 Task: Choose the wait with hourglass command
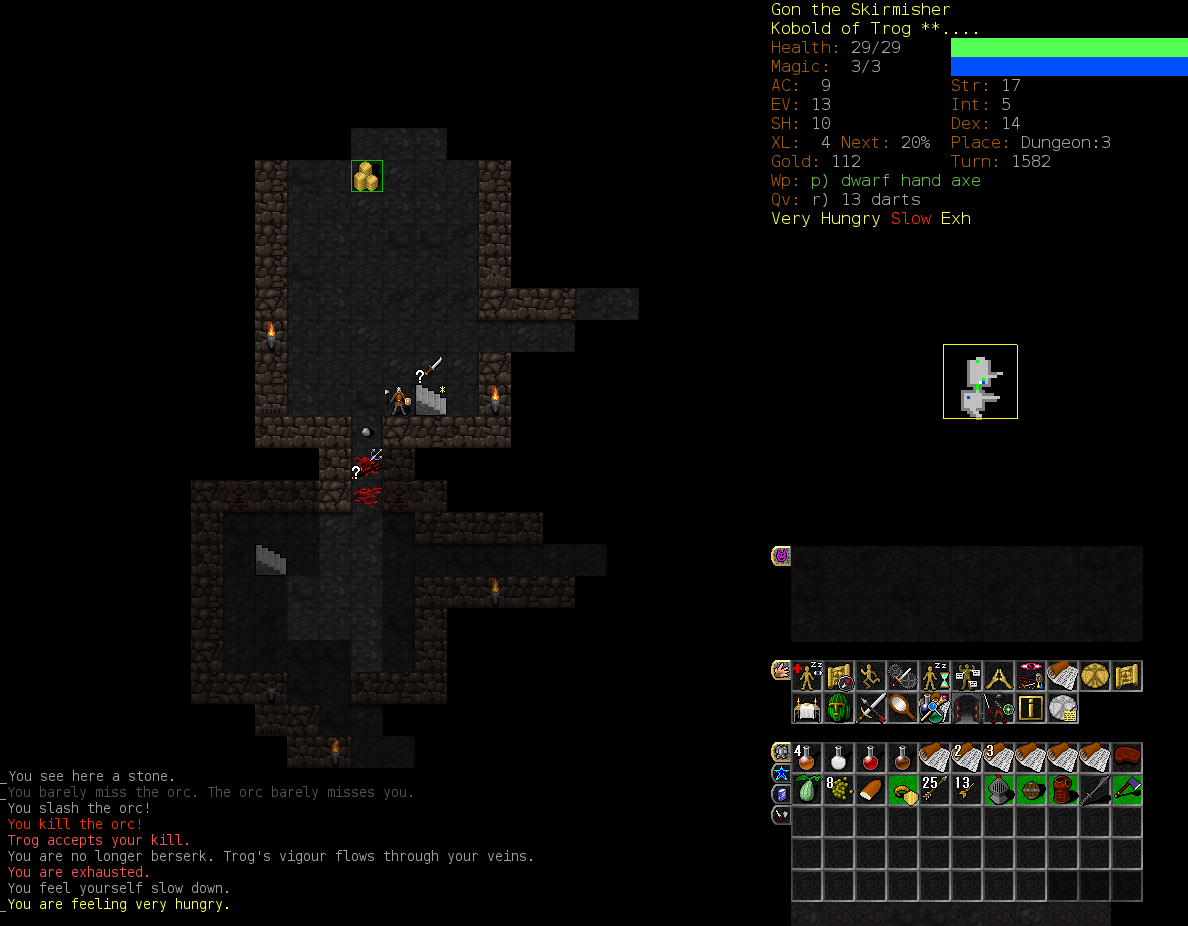pos(935,677)
